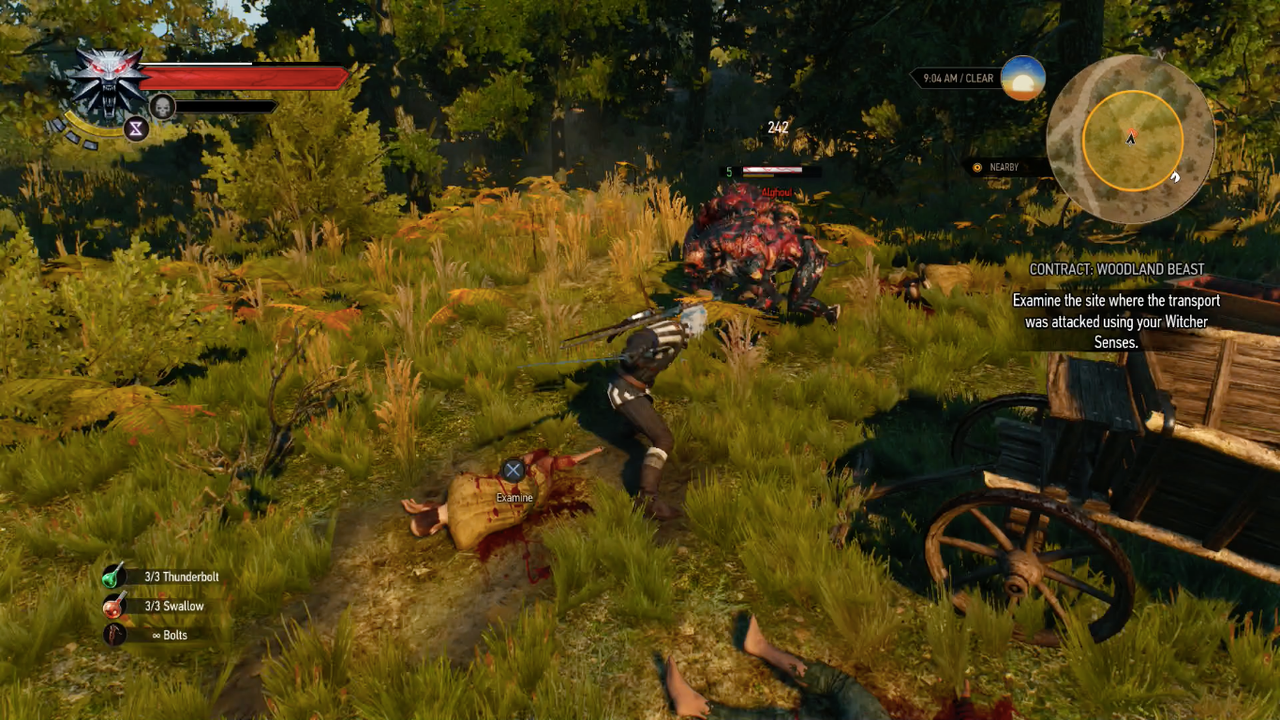This screenshot has height=720, width=1280.
Task: Click the player arrow on the minimap
Action: coord(1131,138)
